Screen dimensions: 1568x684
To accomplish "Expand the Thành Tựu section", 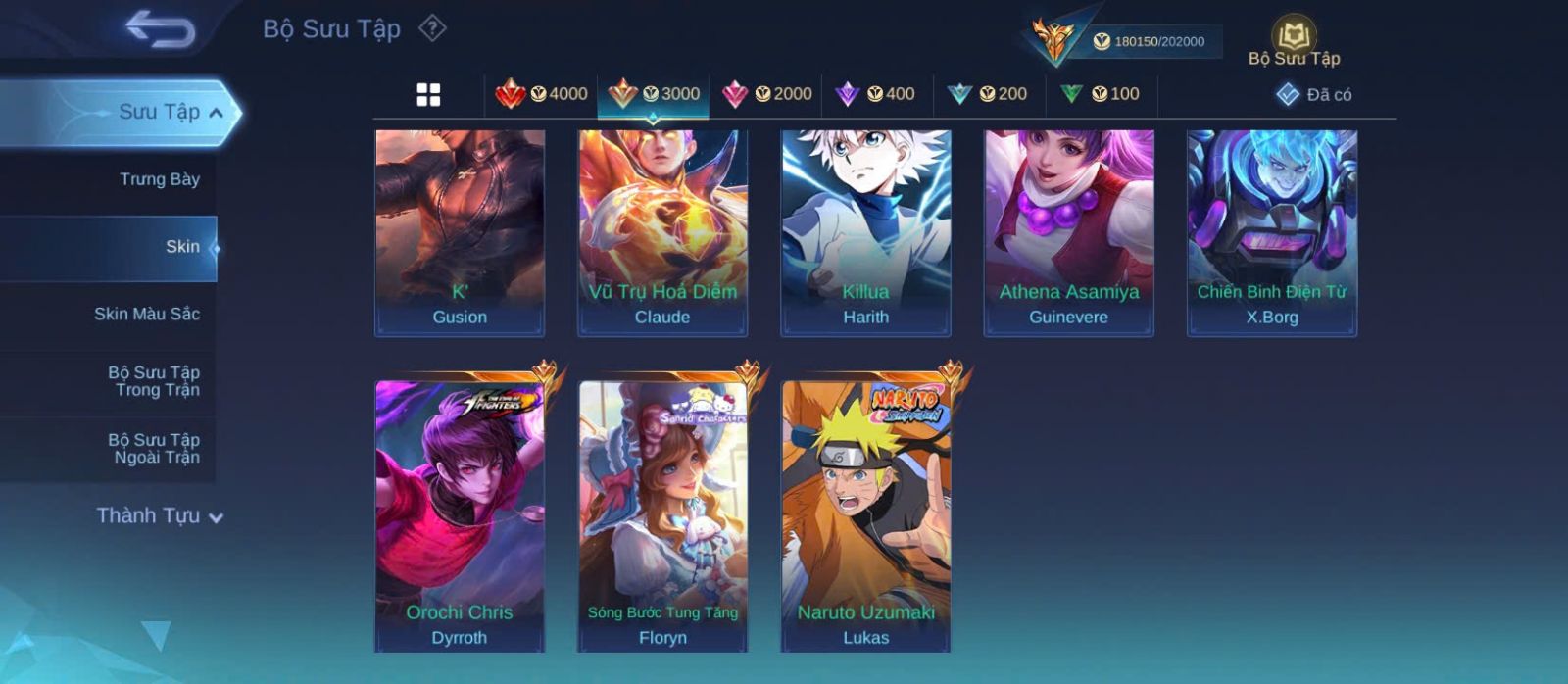I will click(159, 515).
